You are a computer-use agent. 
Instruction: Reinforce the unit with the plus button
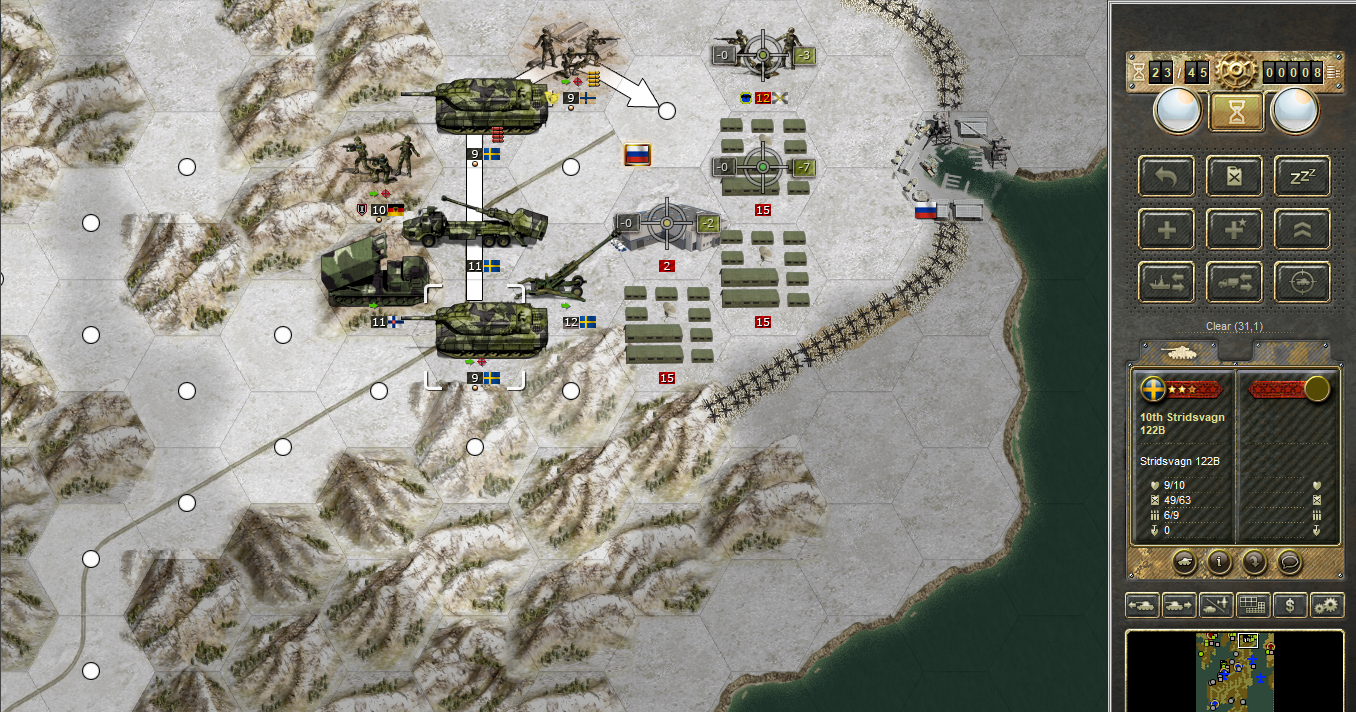click(1166, 229)
